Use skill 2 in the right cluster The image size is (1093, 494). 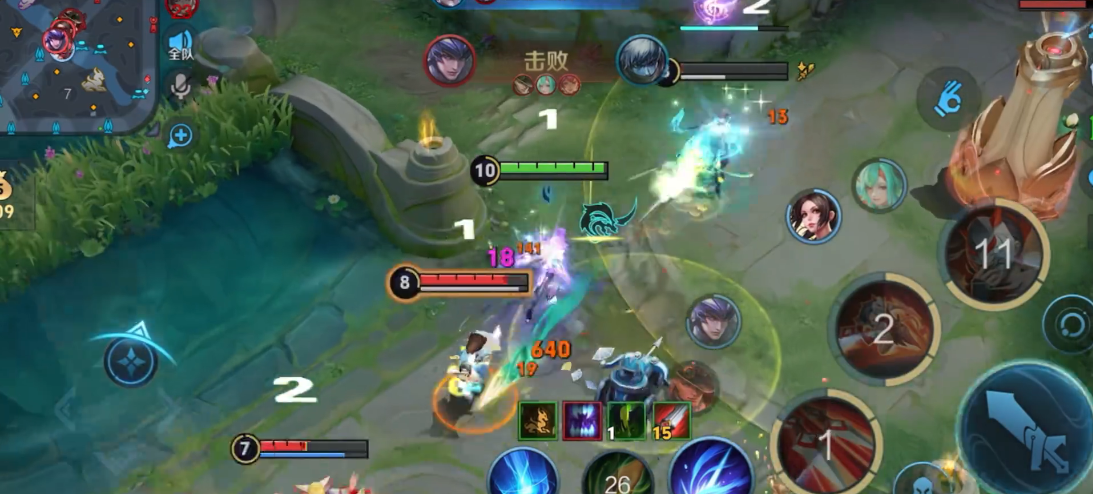[883, 329]
